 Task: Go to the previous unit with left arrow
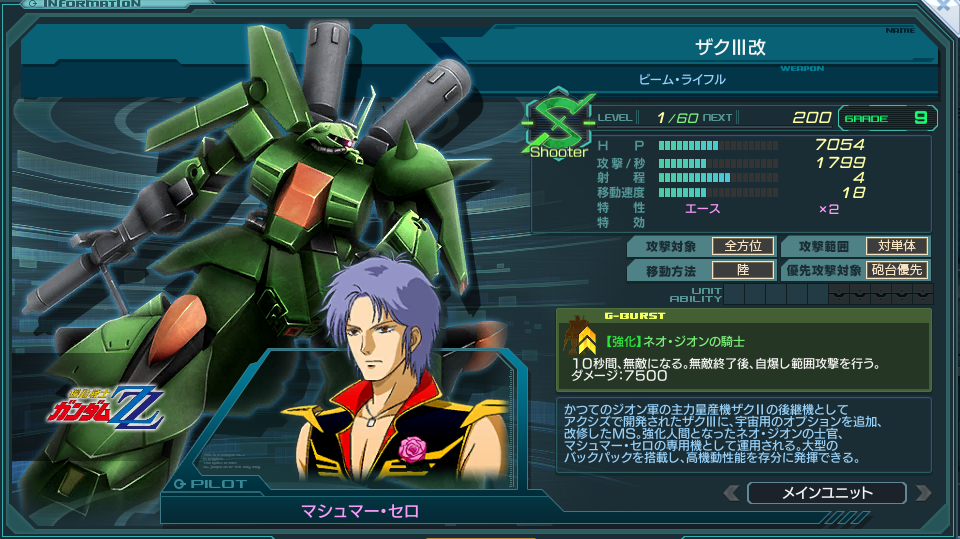[x=733, y=493]
